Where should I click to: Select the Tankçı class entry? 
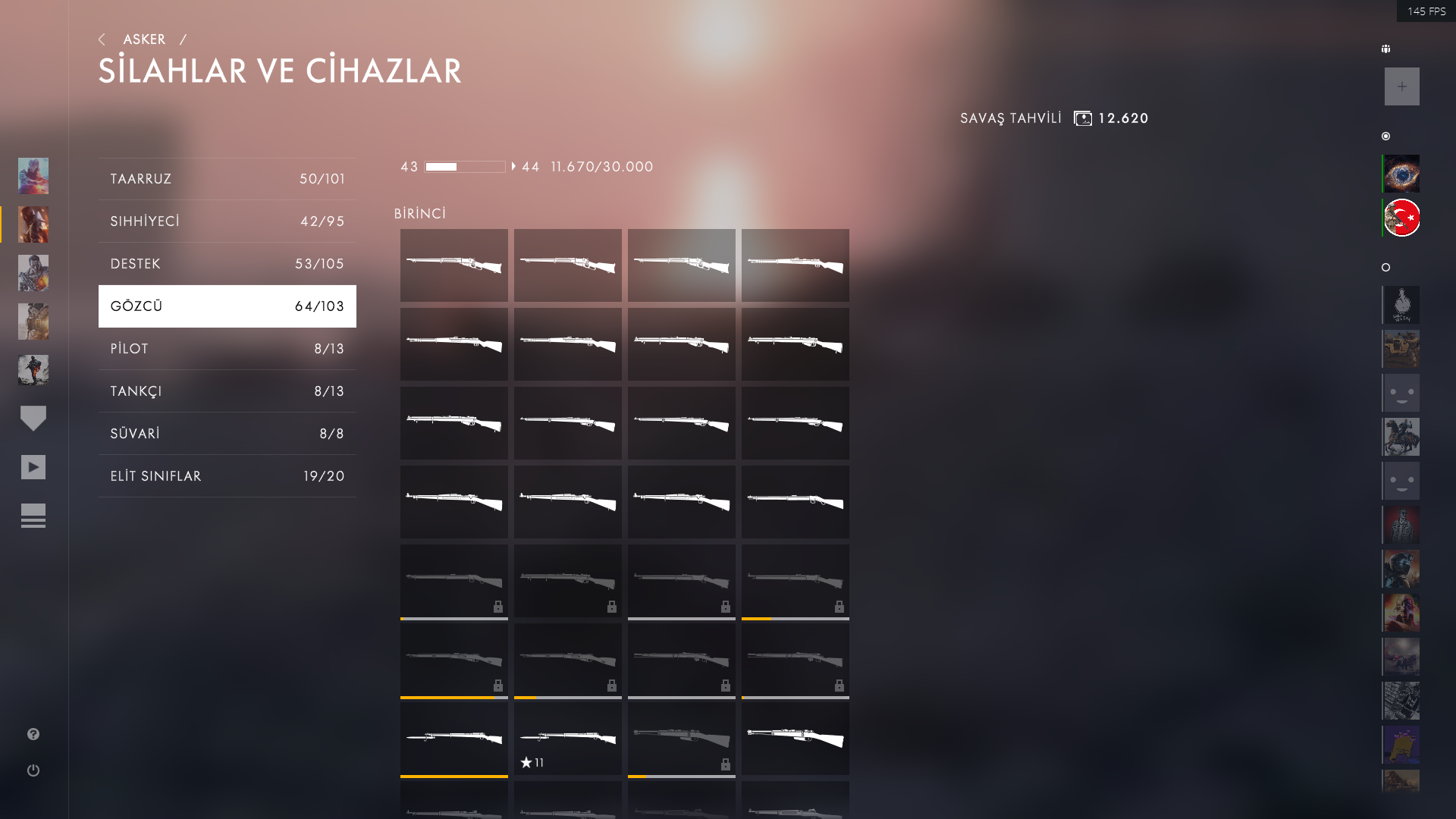click(x=227, y=391)
